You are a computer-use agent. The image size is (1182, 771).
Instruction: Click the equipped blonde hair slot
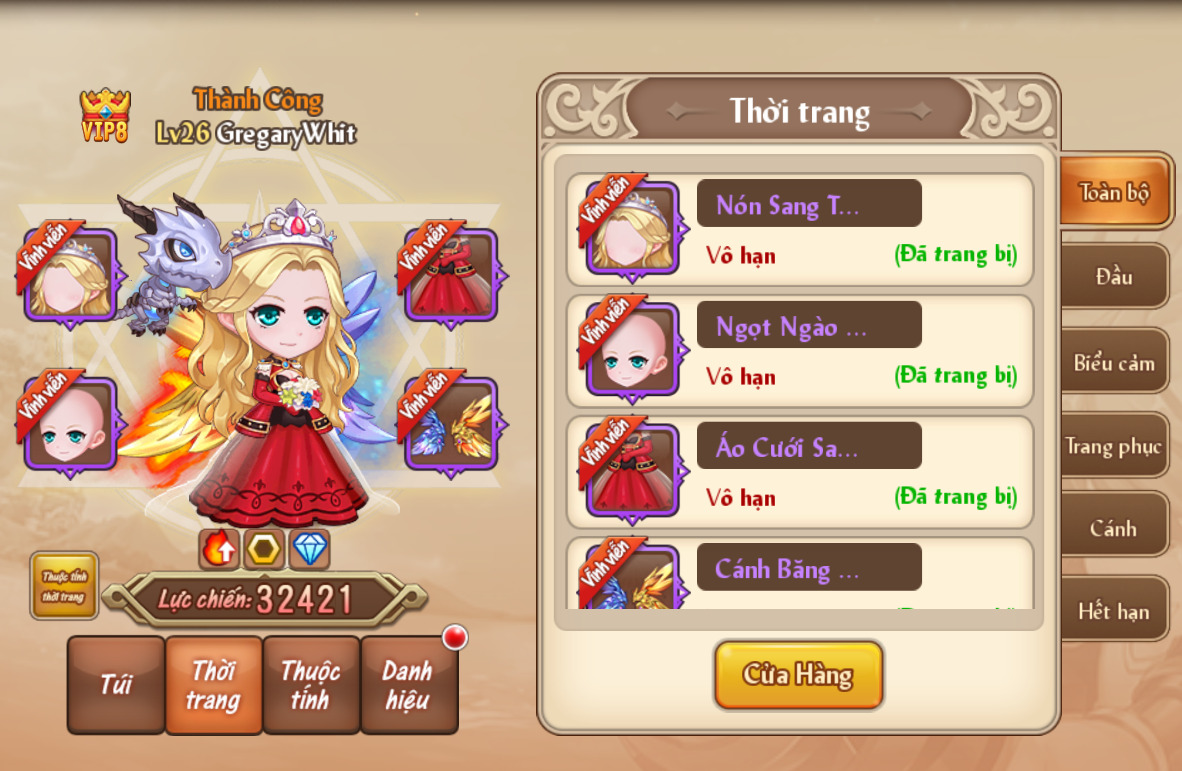click(70, 274)
